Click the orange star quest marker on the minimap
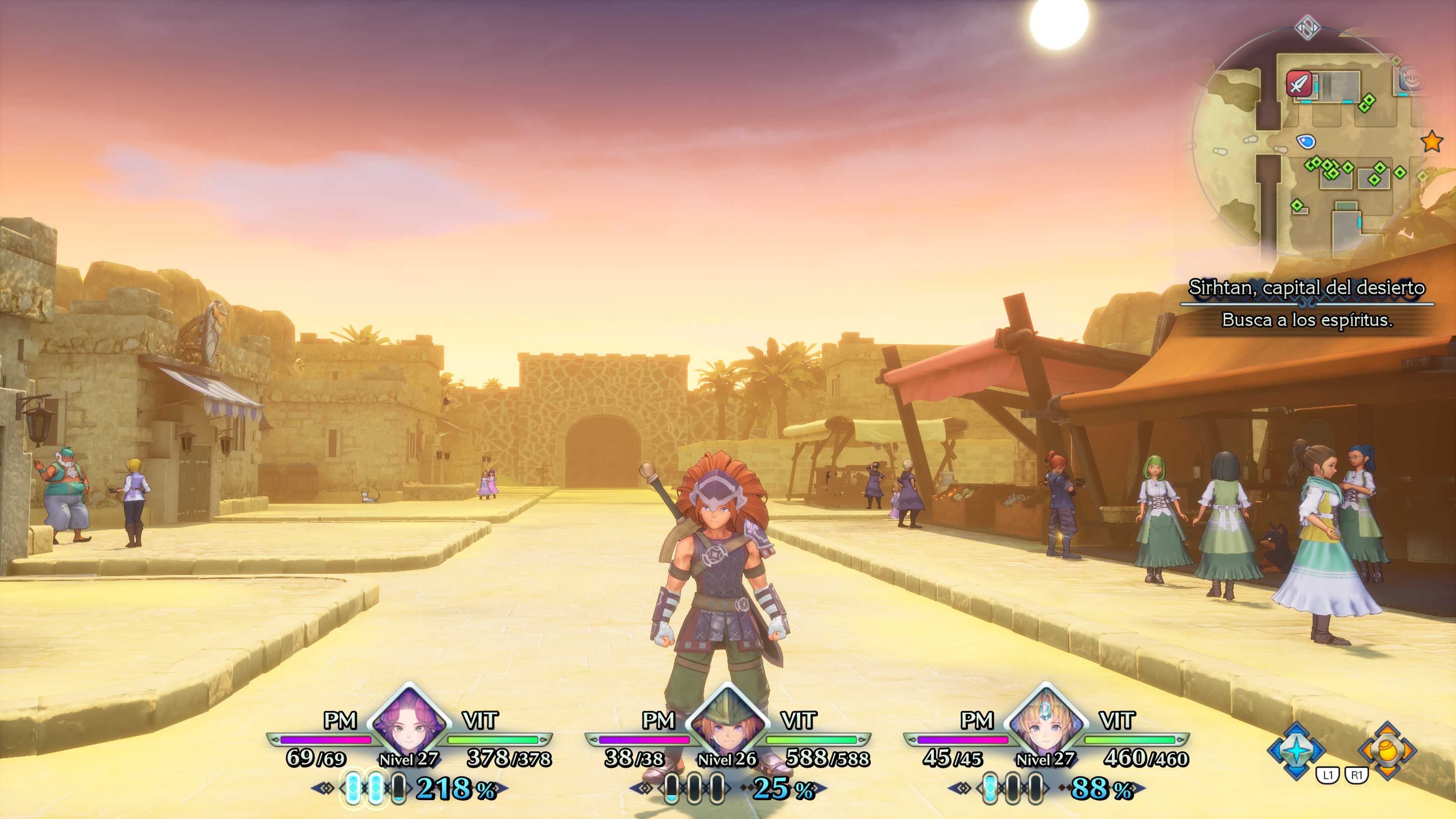Viewport: 1456px width, 819px height. [x=1432, y=142]
